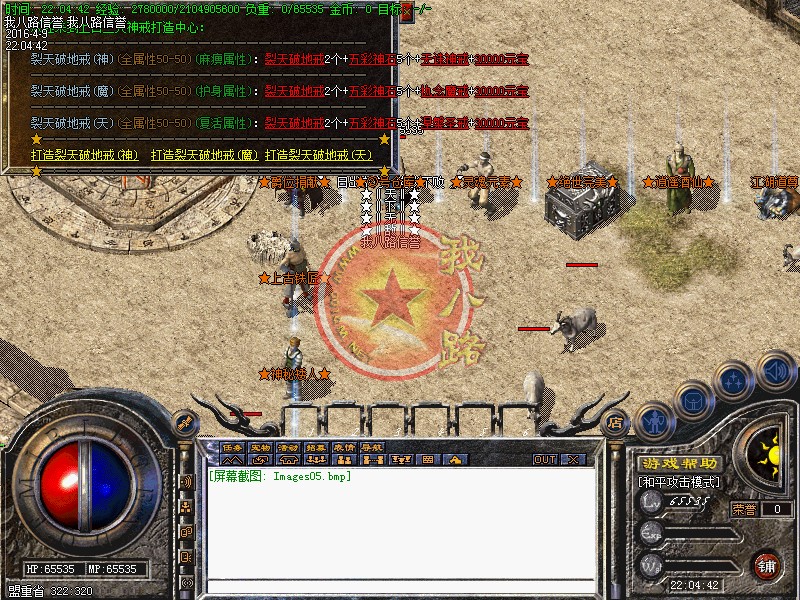
Task: Open the 表情 emote tab
Action: click(344, 447)
